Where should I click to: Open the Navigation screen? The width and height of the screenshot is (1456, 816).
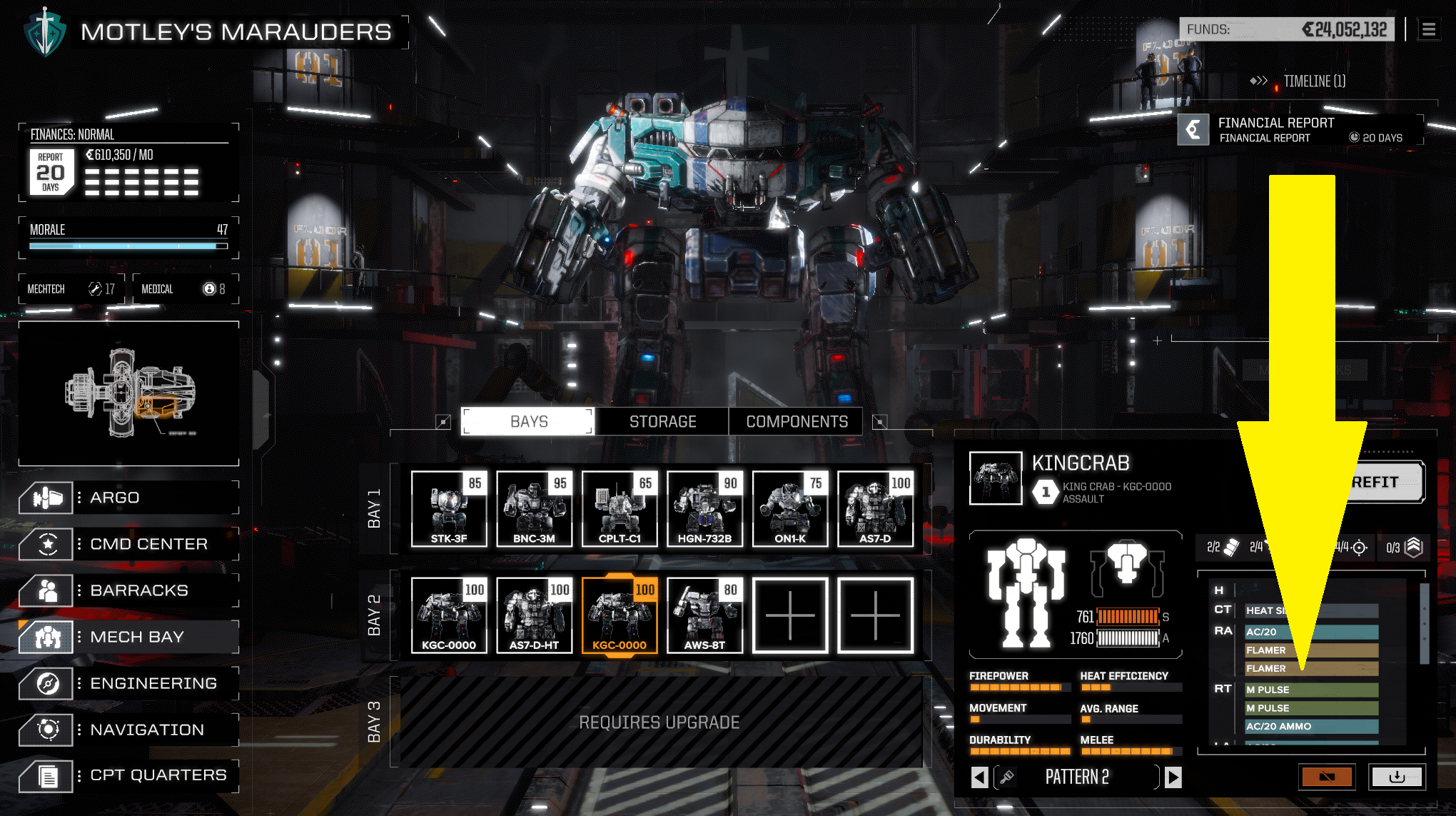click(x=128, y=730)
